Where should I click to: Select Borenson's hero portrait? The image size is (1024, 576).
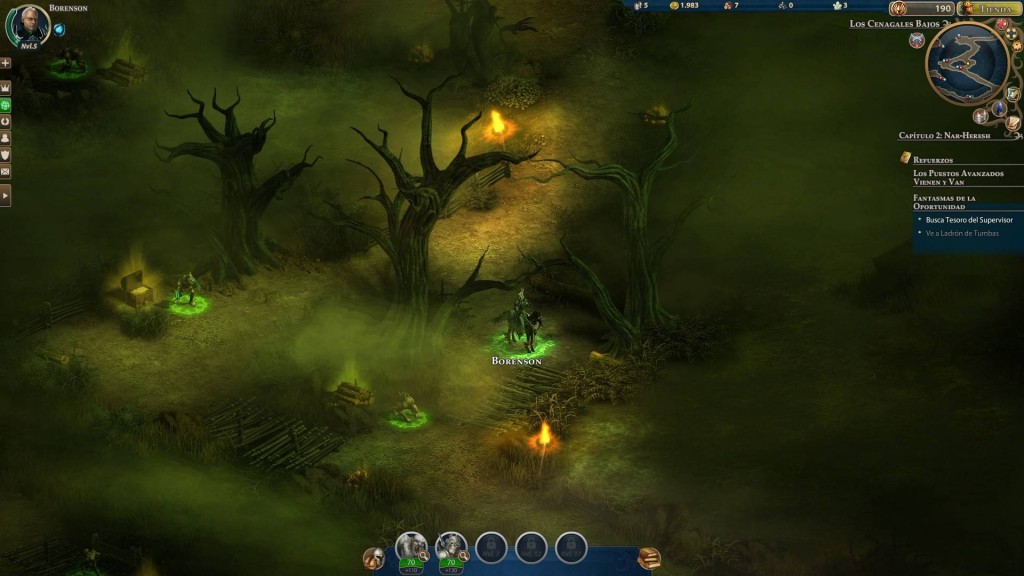(x=28, y=25)
